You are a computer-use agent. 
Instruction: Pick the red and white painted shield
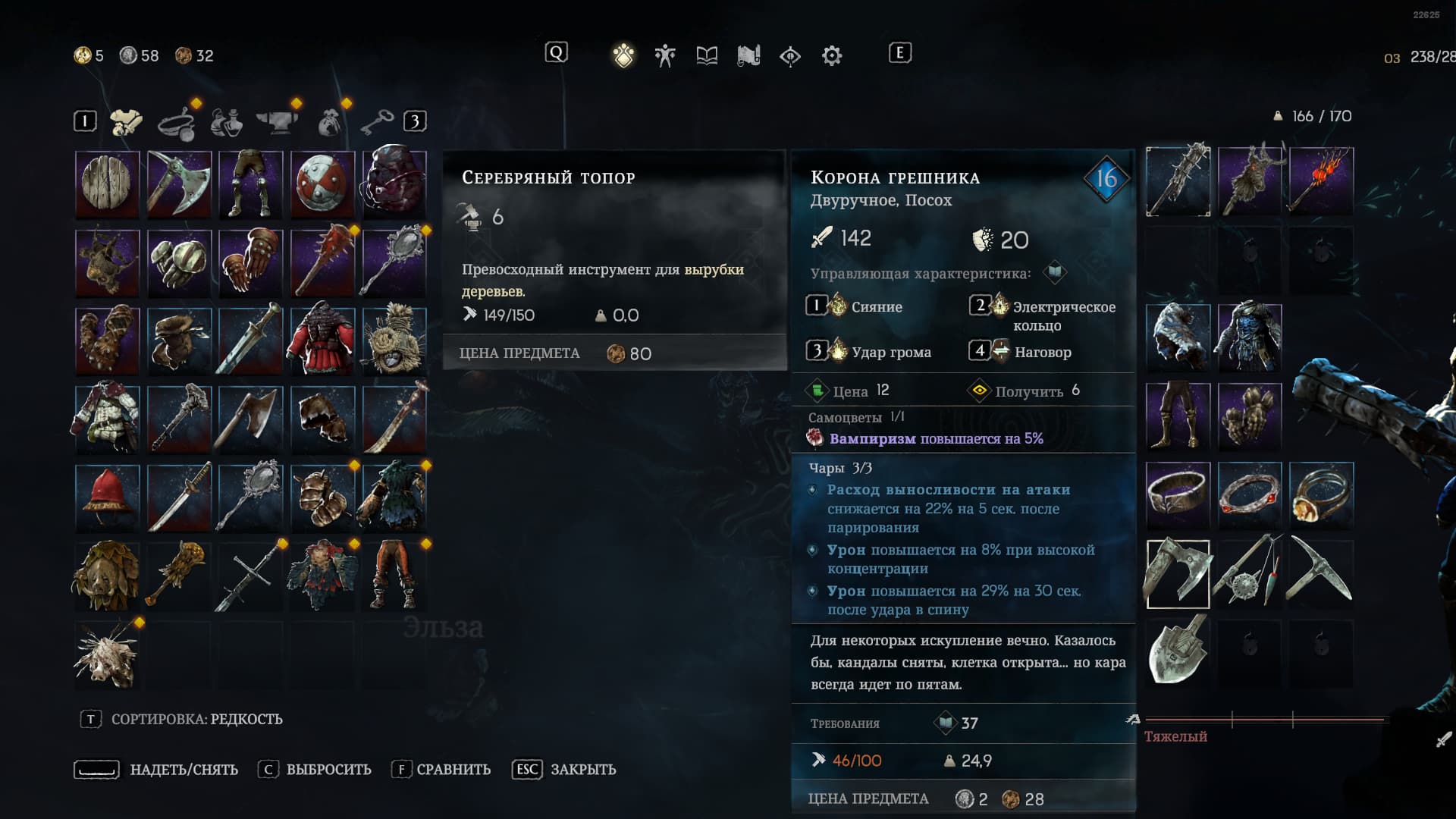coord(323,184)
